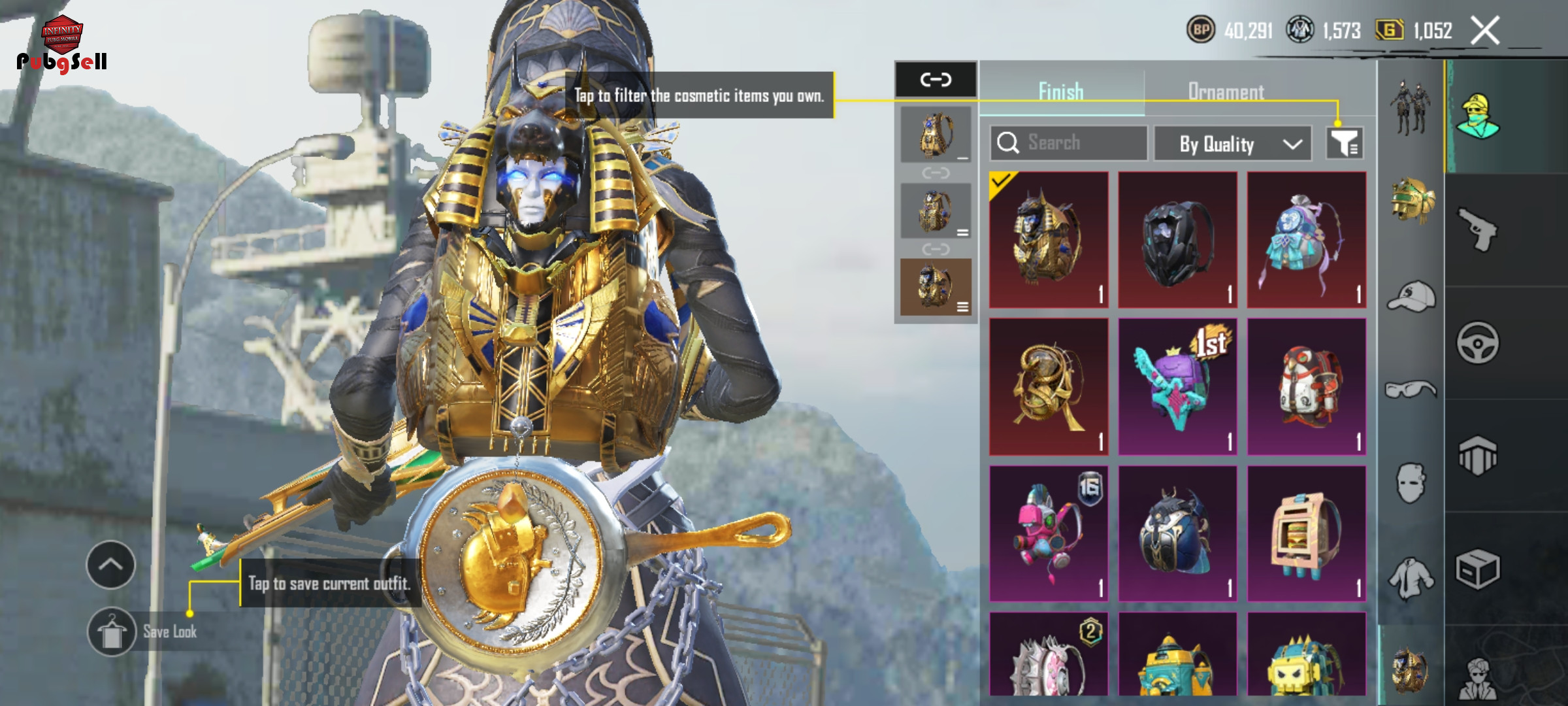The height and width of the screenshot is (706, 1568).
Task: Toggle the link button above backpack levels
Action: 936,80
